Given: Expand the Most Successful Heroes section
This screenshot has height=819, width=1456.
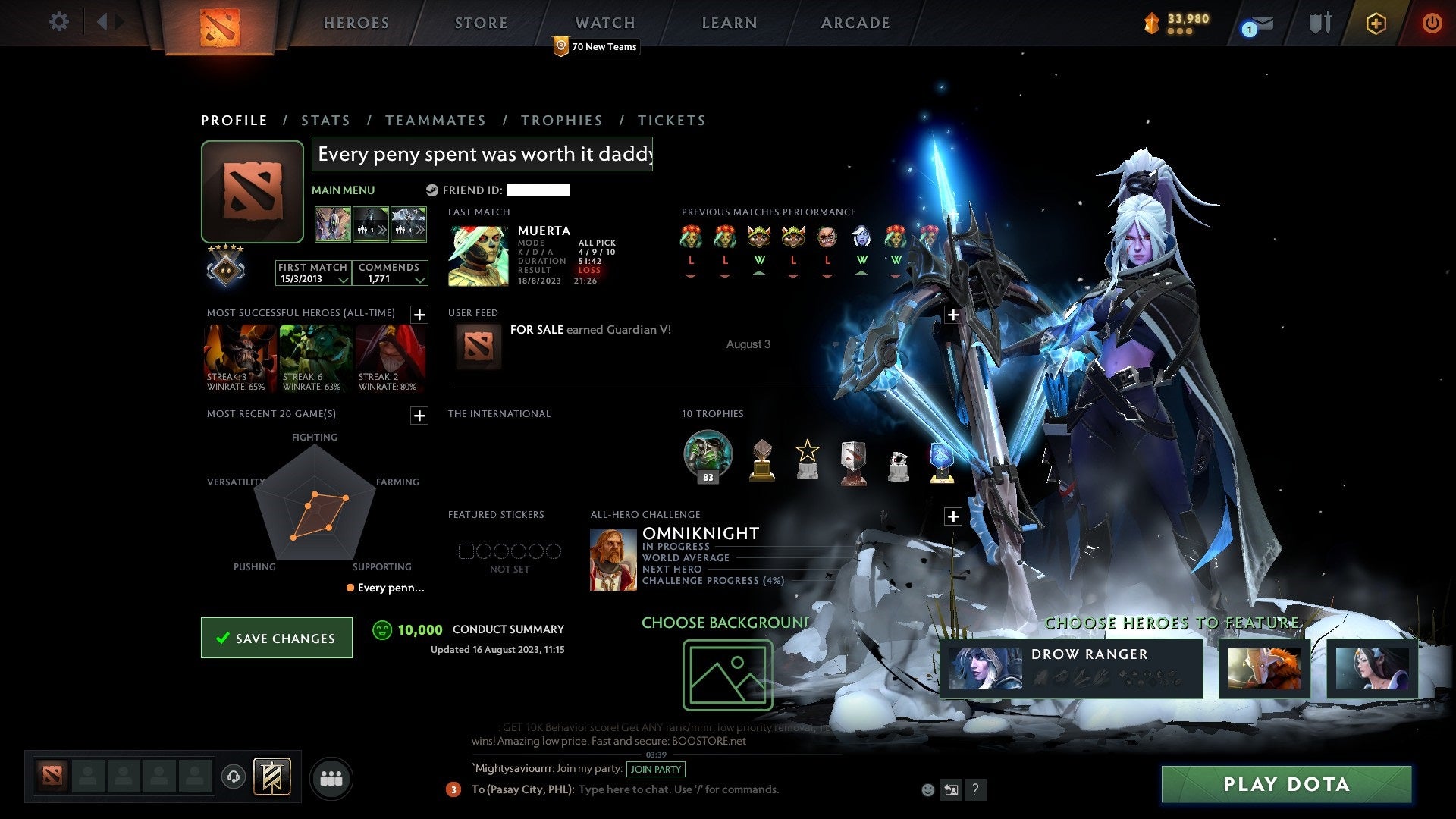Looking at the screenshot, I should (419, 315).
